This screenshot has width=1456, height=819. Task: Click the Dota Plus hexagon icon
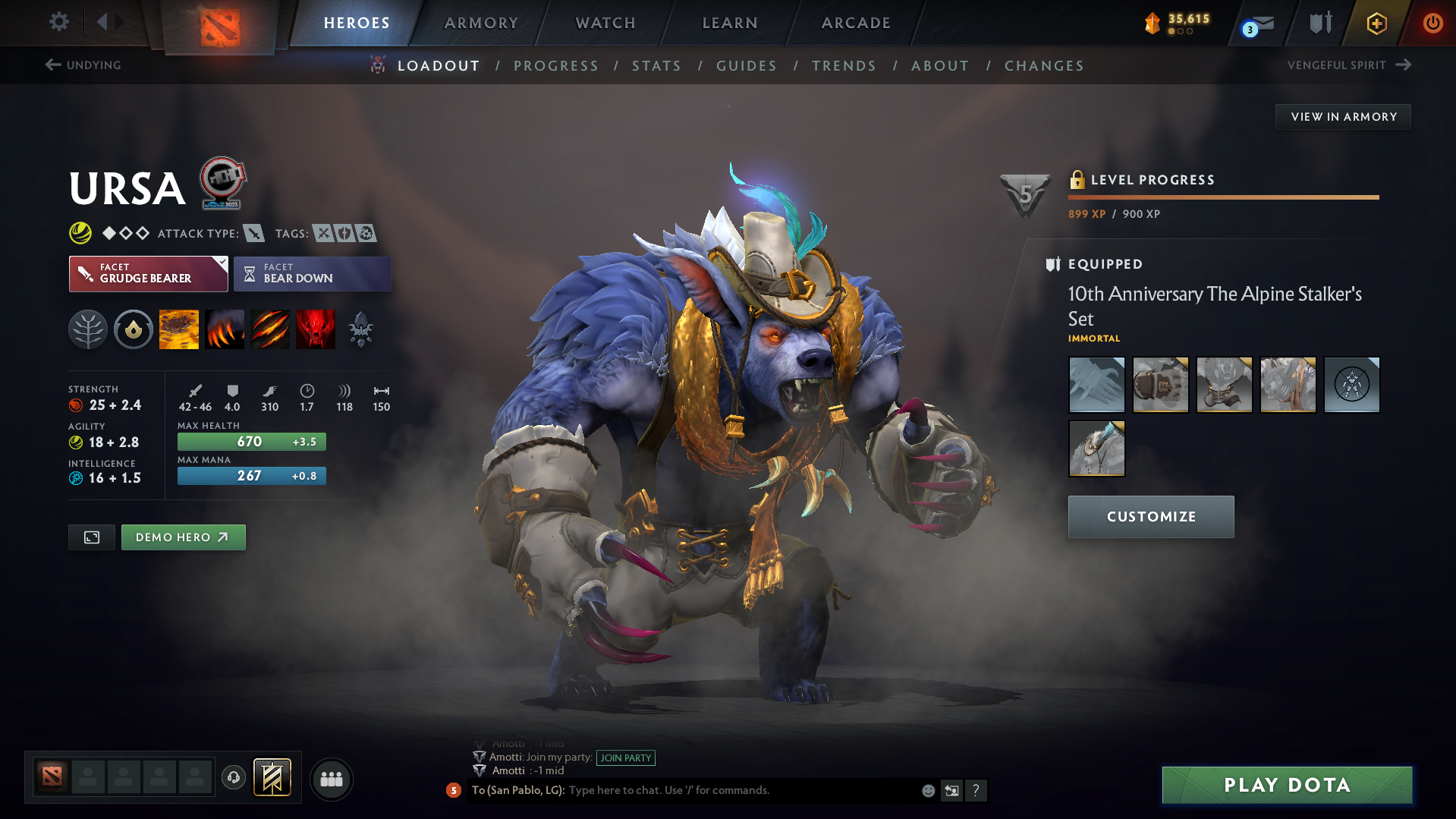click(x=1376, y=23)
